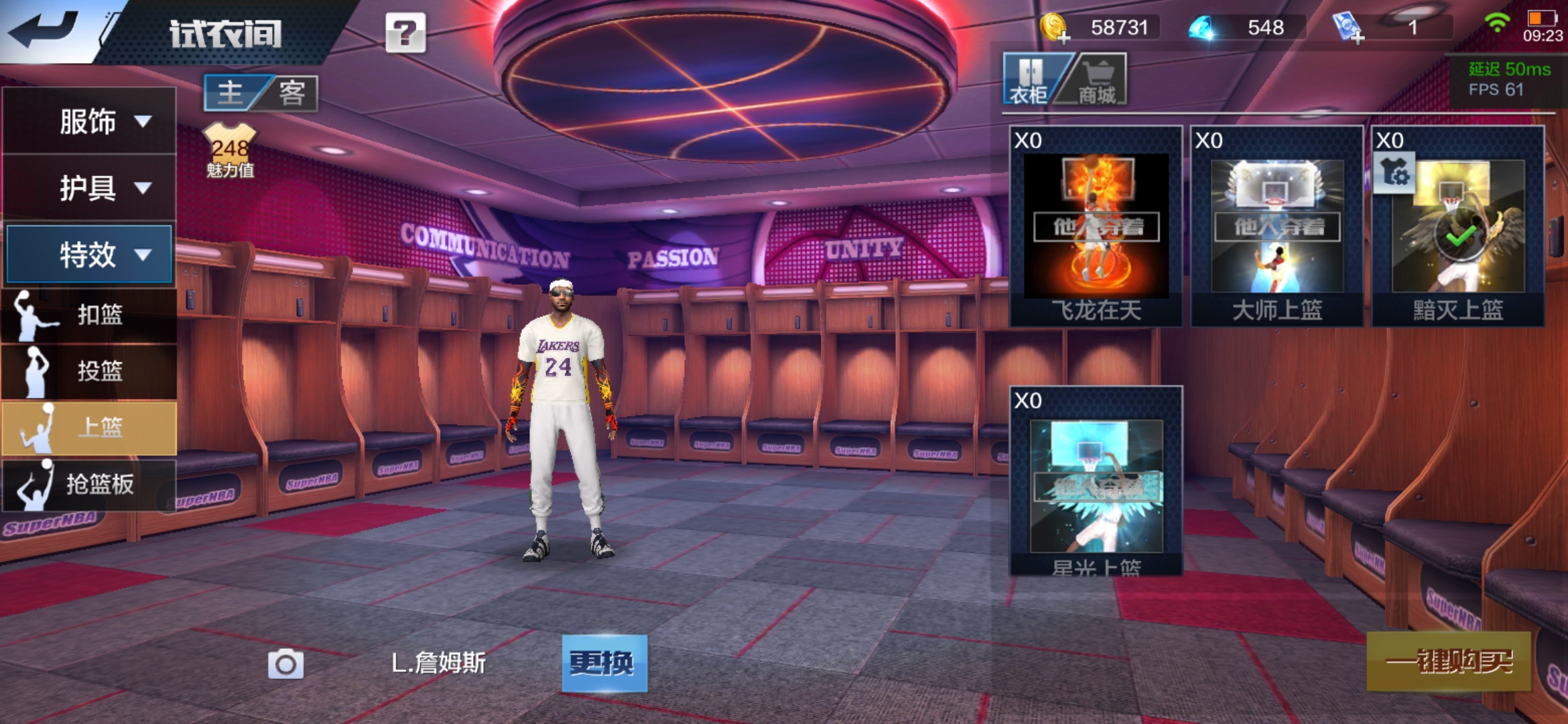The image size is (1568, 724).
Task: Select the 星光上篮 effect card
Action: point(1096,481)
